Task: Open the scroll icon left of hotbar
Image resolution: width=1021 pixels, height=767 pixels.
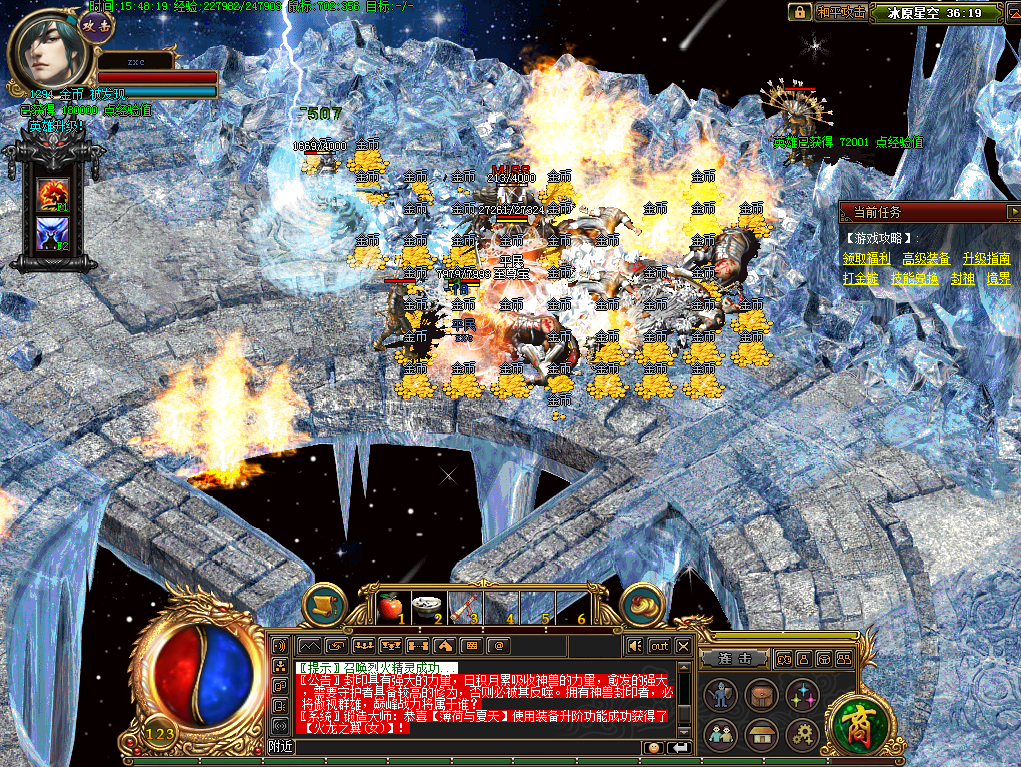Action: (323, 604)
